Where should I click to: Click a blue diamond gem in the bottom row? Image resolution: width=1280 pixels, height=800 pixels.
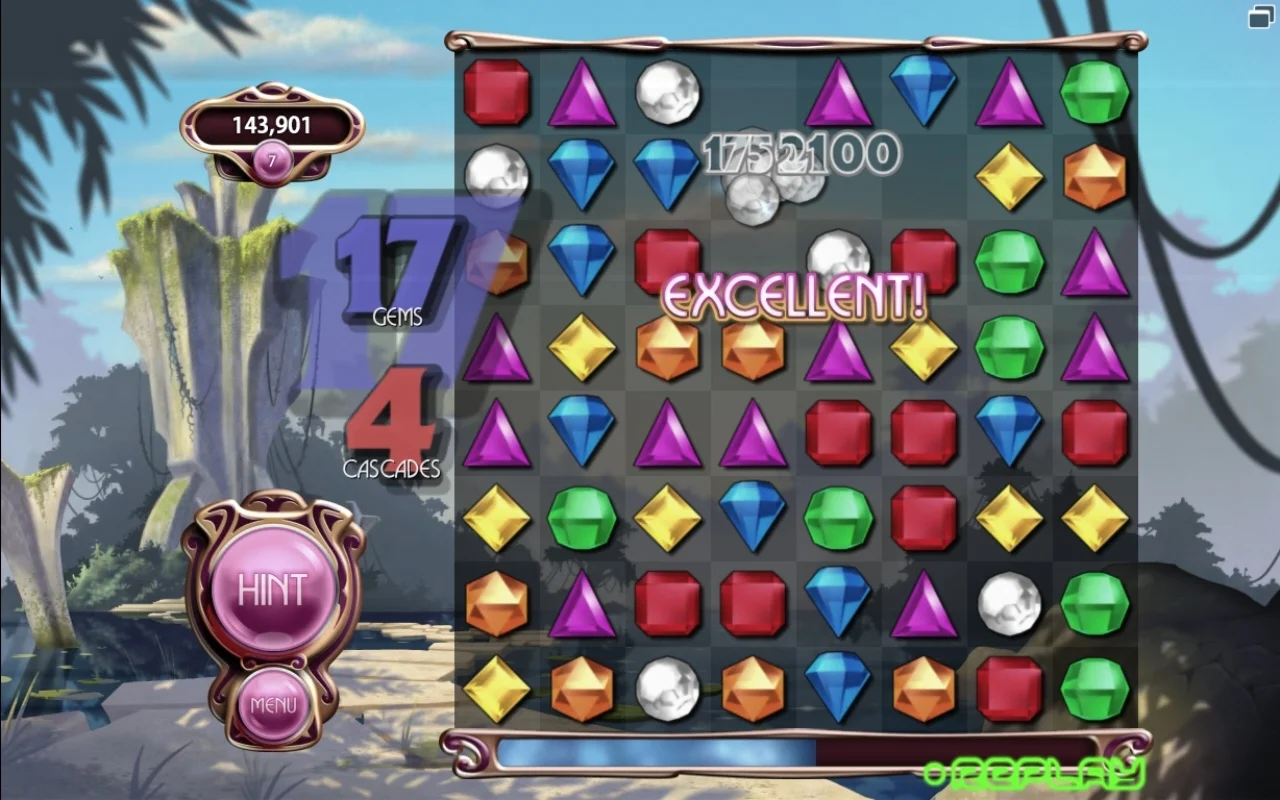tap(837, 689)
